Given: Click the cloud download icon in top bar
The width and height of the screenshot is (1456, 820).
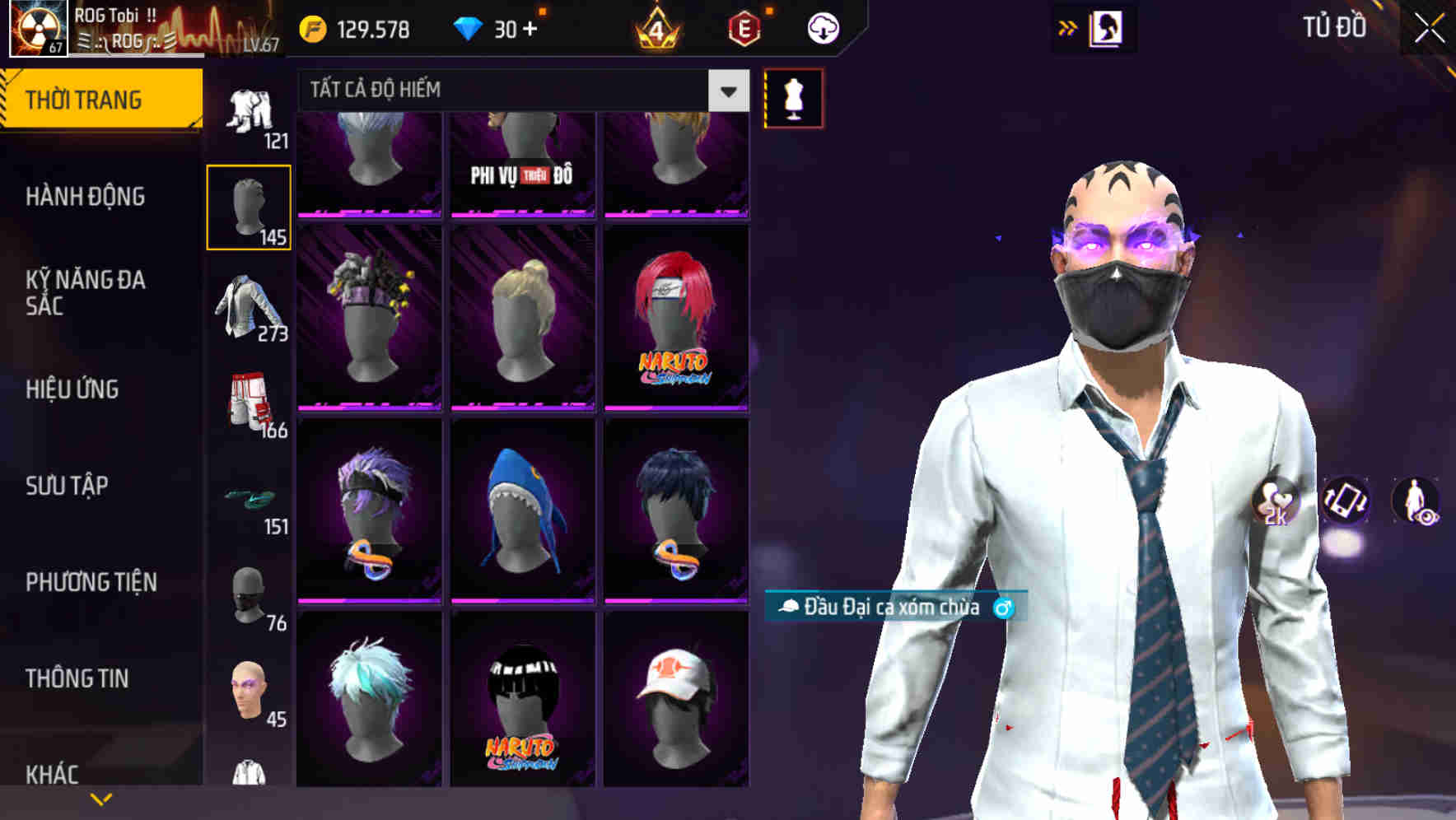Looking at the screenshot, I should [821, 27].
